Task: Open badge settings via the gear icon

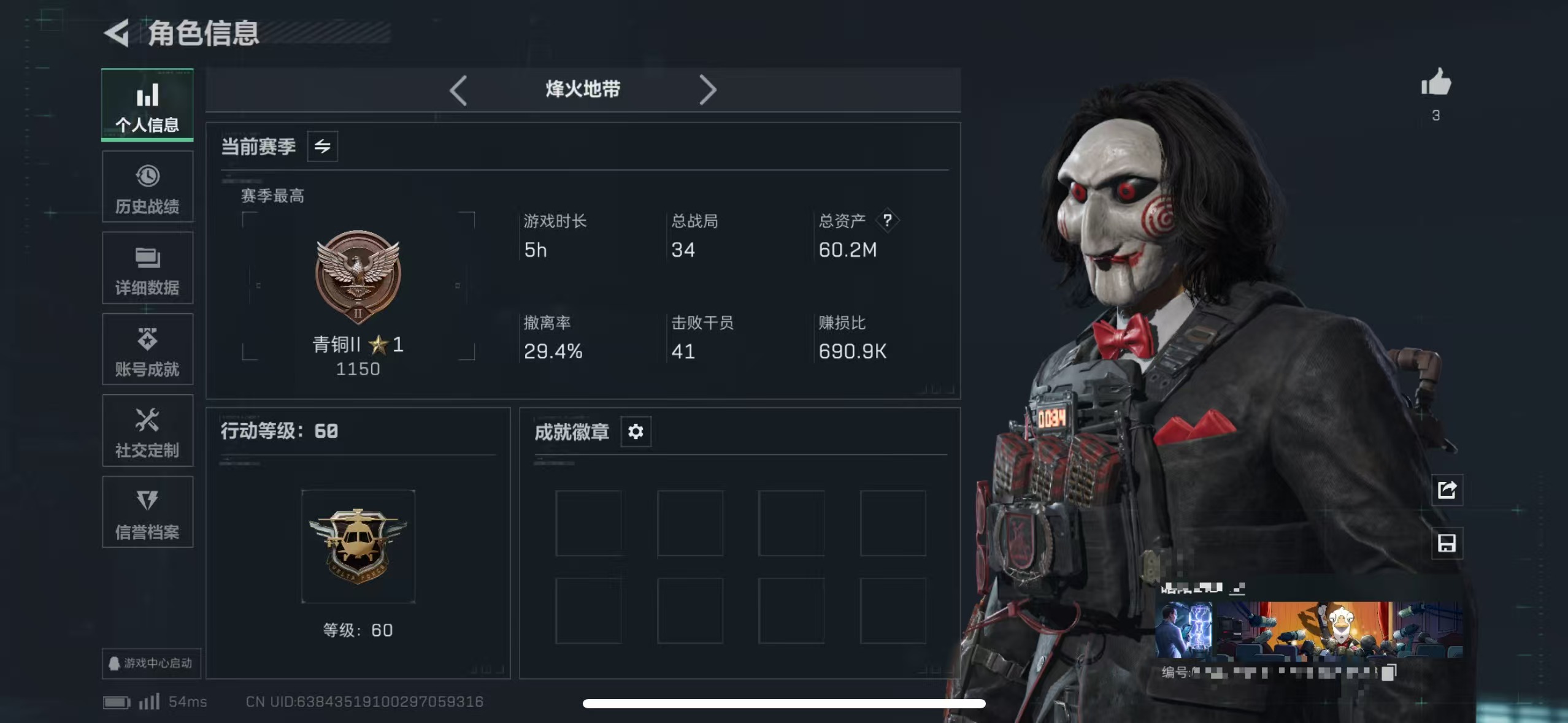Action: 636,432
